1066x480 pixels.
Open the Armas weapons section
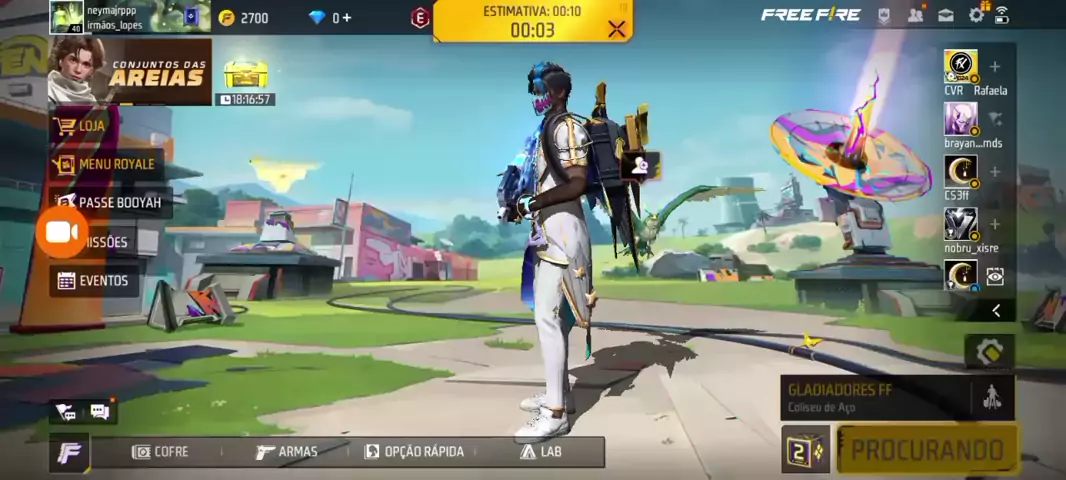(x=286, y=452)
